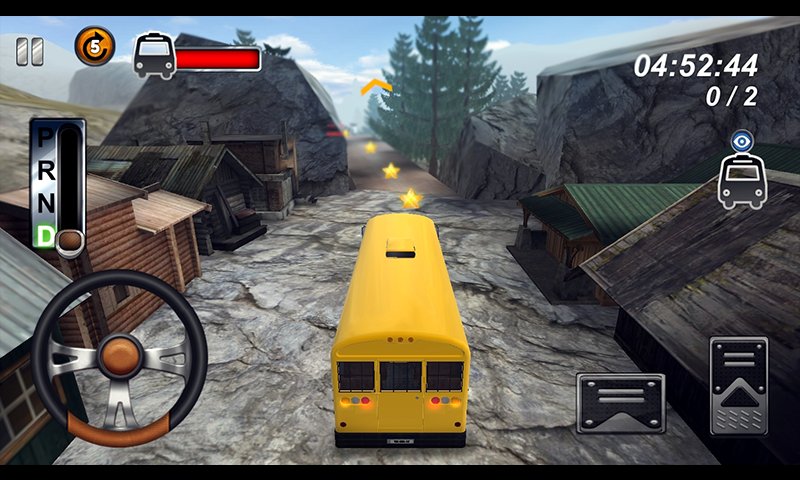The image size is (800, 480).
Task: Step on the brake pedal
Action: point(620,403)
